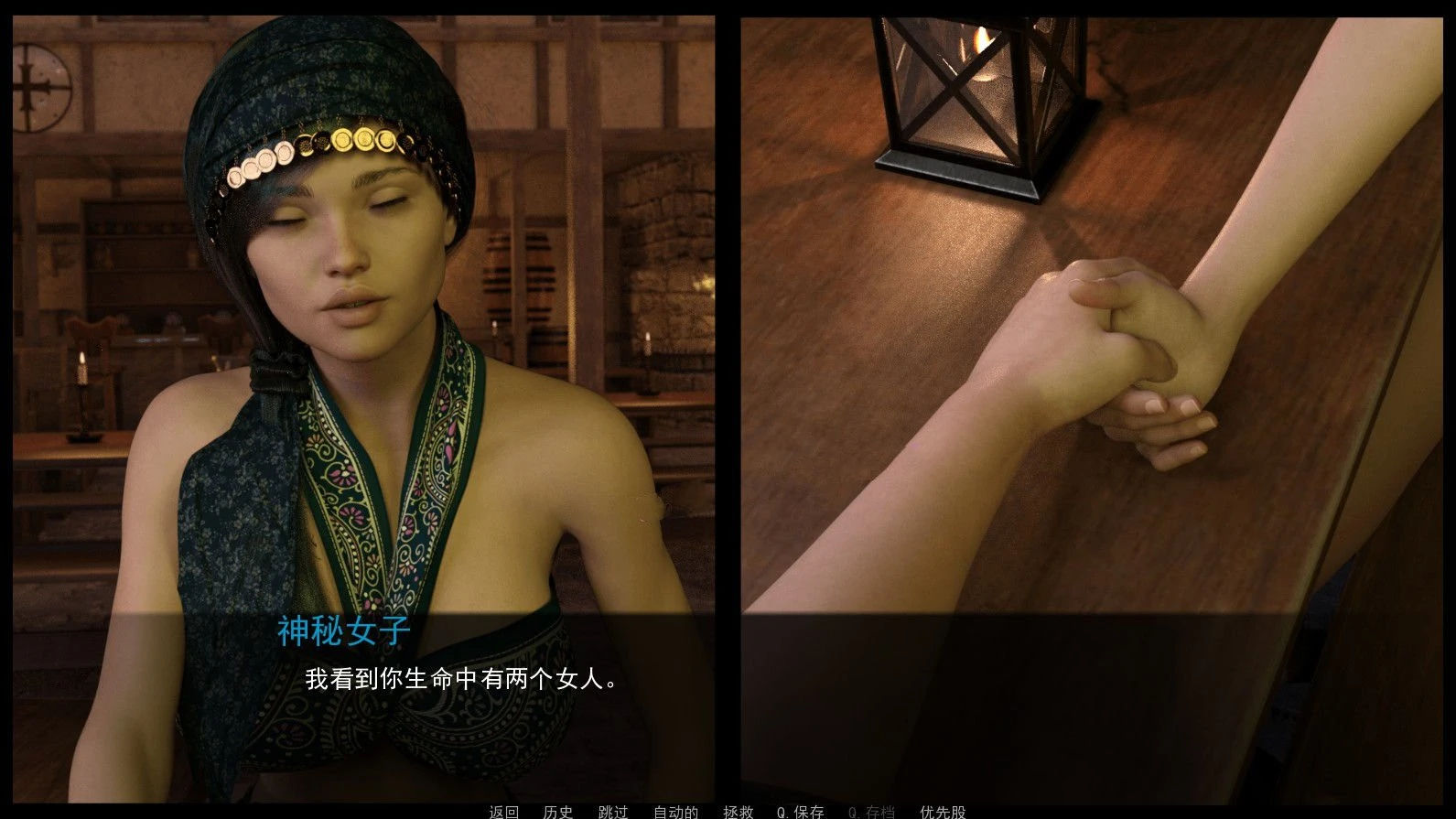1456x819 pixels.
Task: Toggle 自动的 auto-advance mode
Action: coord(674,811)
